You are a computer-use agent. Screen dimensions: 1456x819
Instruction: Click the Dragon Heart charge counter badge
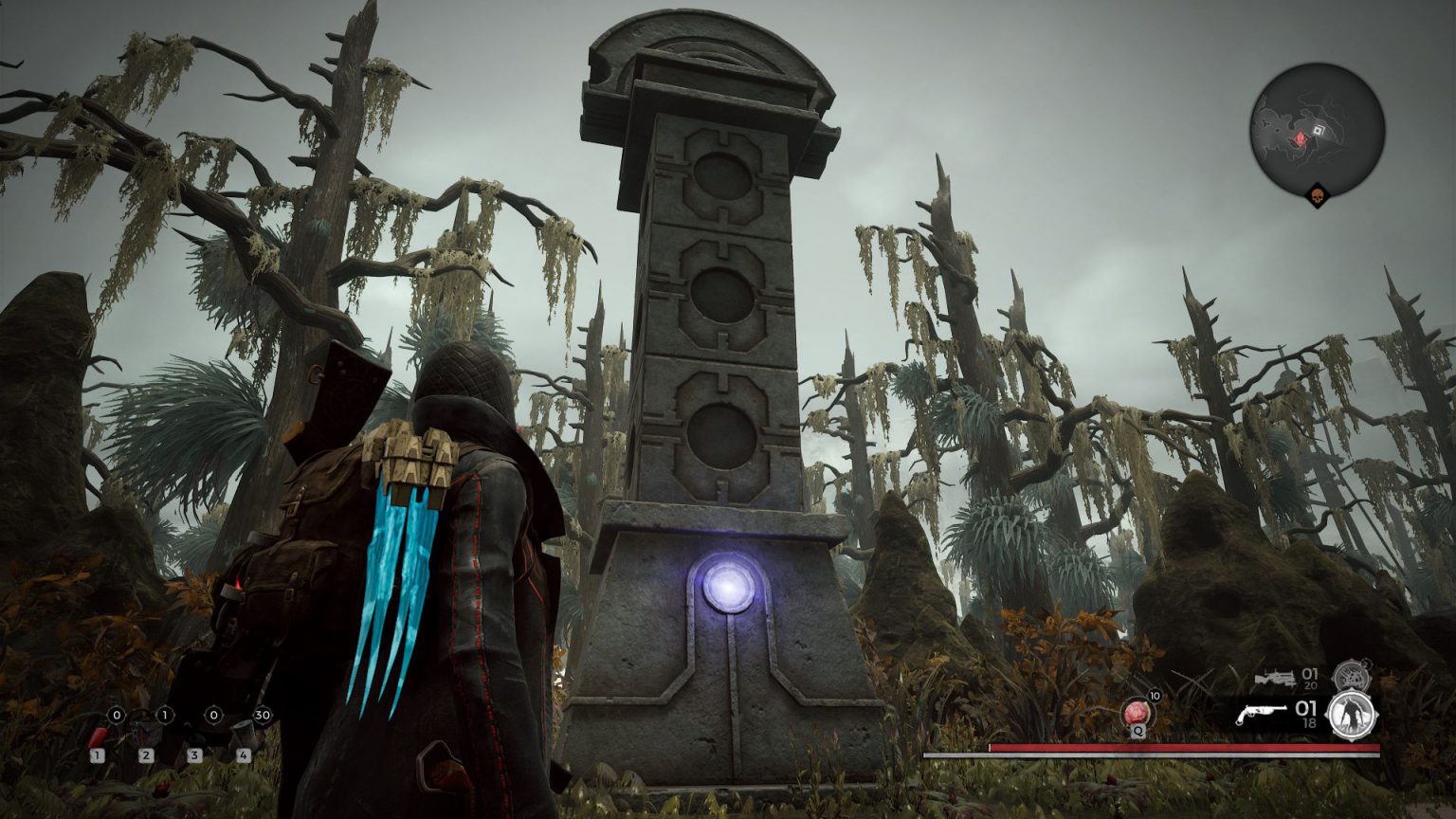click(1155, 697)
